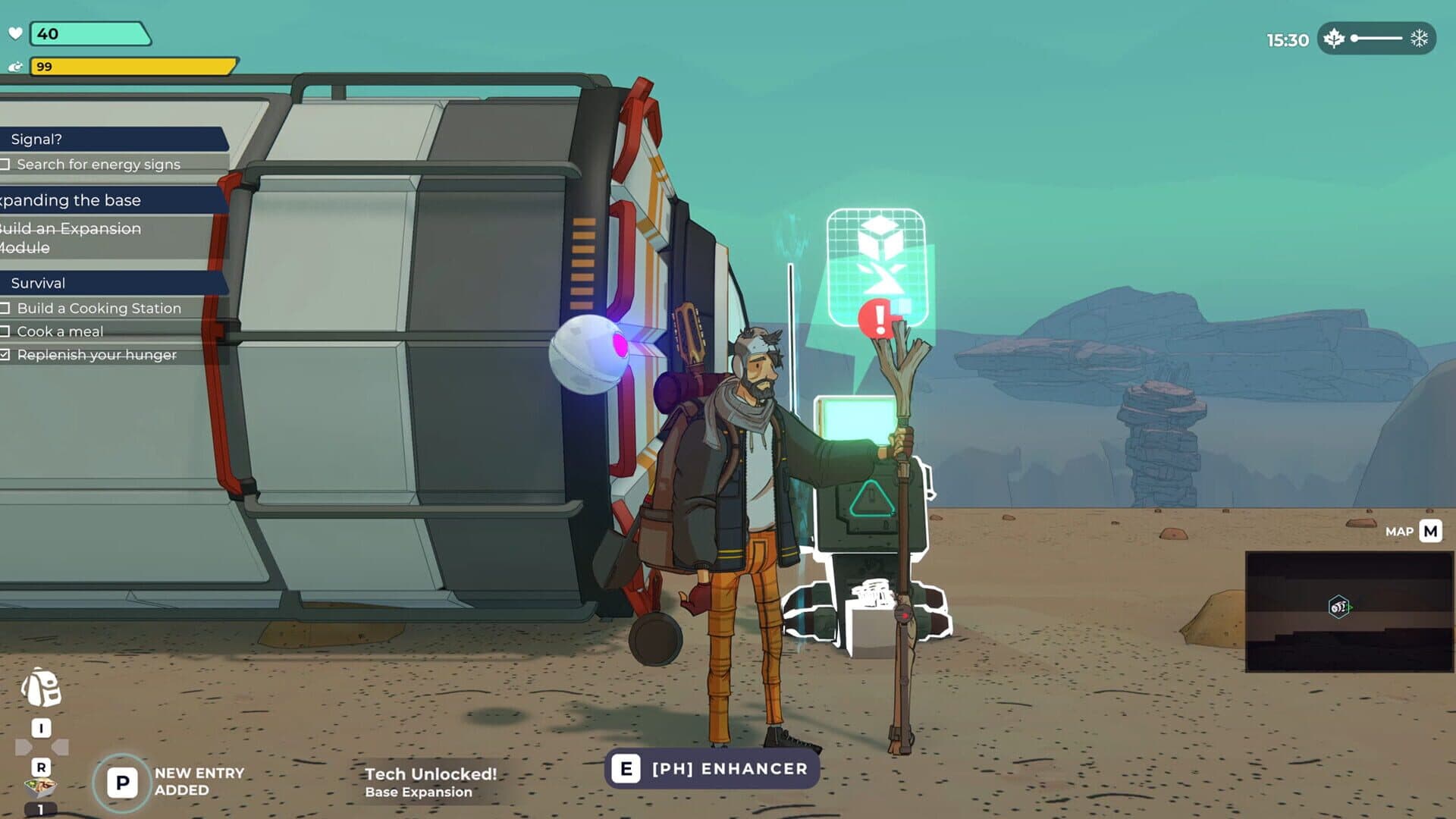Activate the E [PH] Enhancer interaction prompt
Image resolution: width=1456 pixels, height=819 pixels.
point(711,768)
